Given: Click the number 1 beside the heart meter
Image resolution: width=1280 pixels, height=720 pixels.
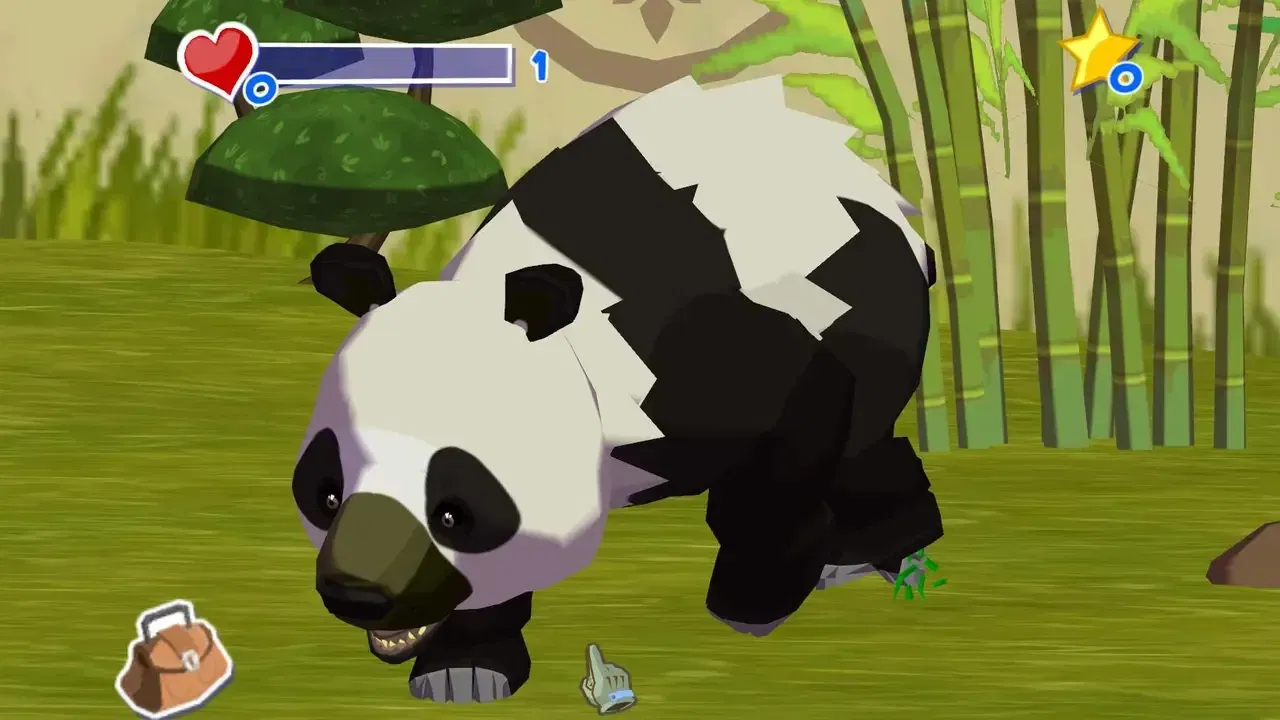Looking at the screenshot, I should point(538,63).
